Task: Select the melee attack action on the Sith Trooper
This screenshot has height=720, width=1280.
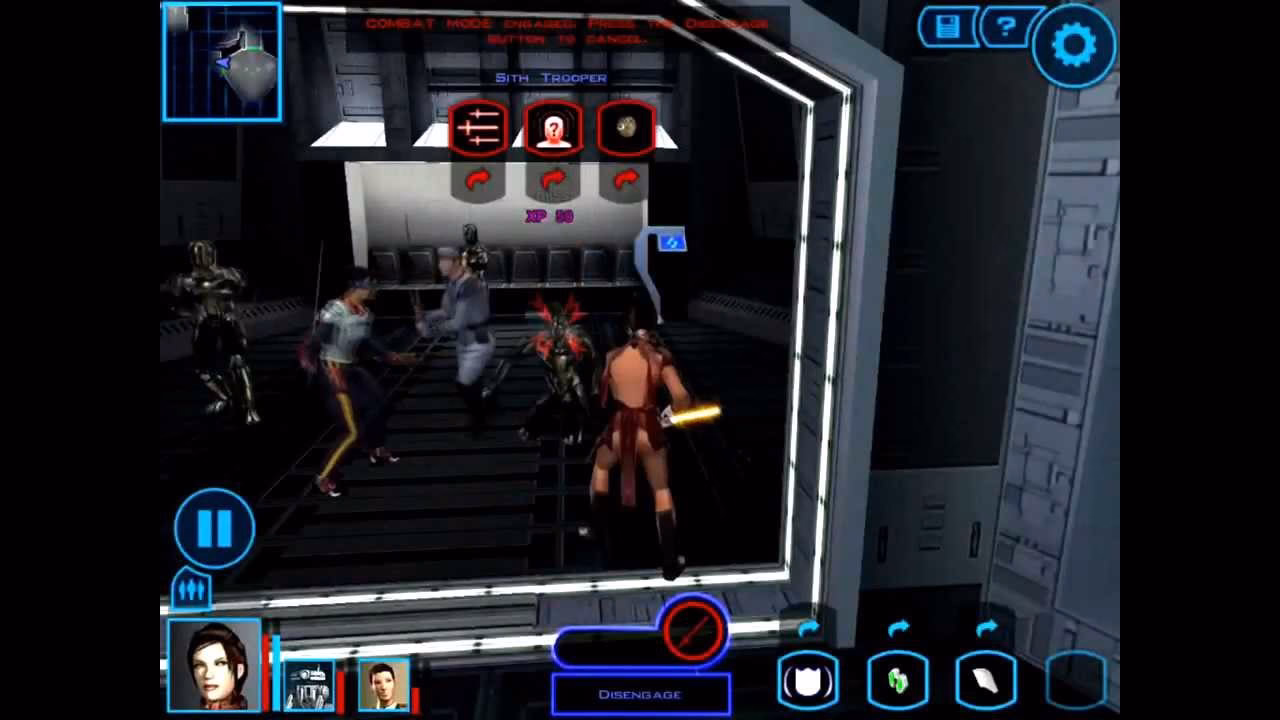Action: click(x=478, y=128)
